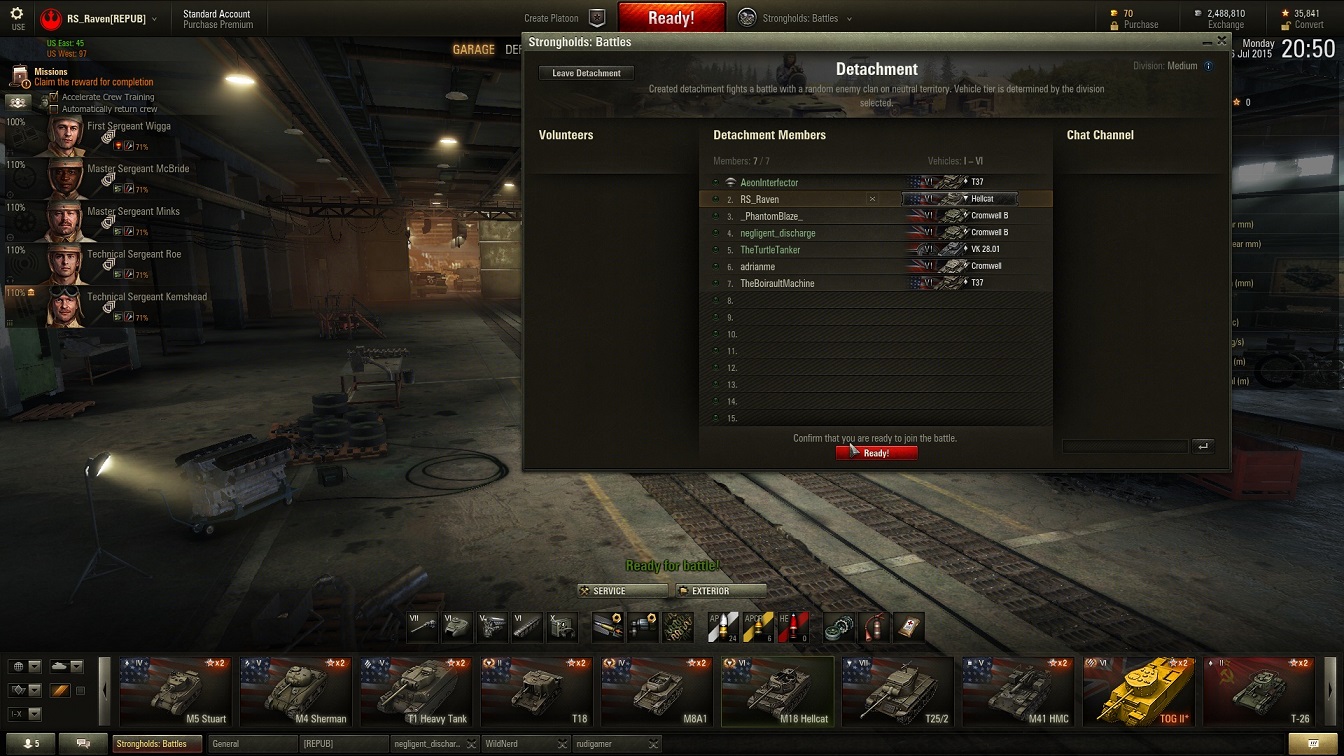The width and height of the screenshot is (1344, 756).
Task: Toggle Accelerate Crew Training checkbox
Action: click(x=54, y=97)
